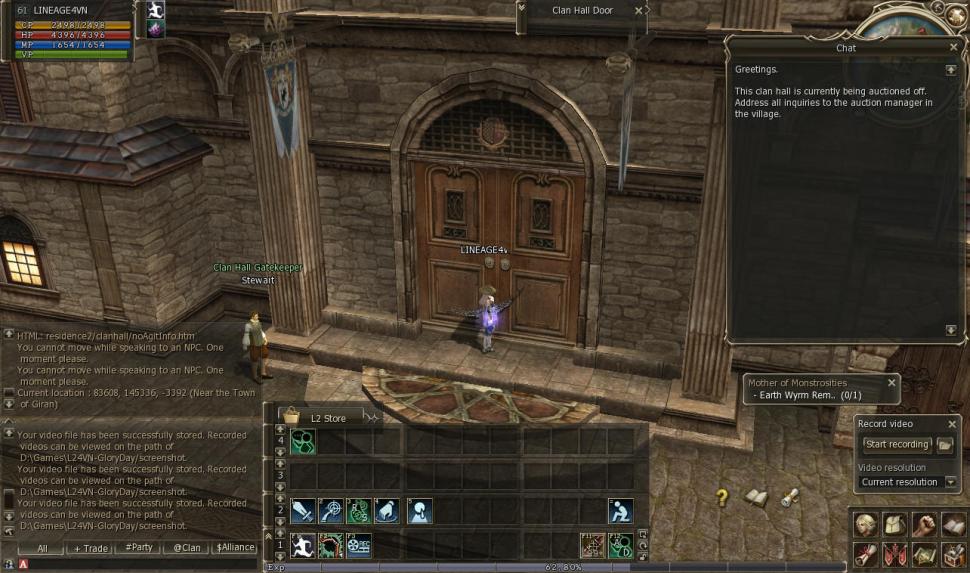Close the Chat dialogue window
This screenshot has width=970, height=573.
coord(953,47)
